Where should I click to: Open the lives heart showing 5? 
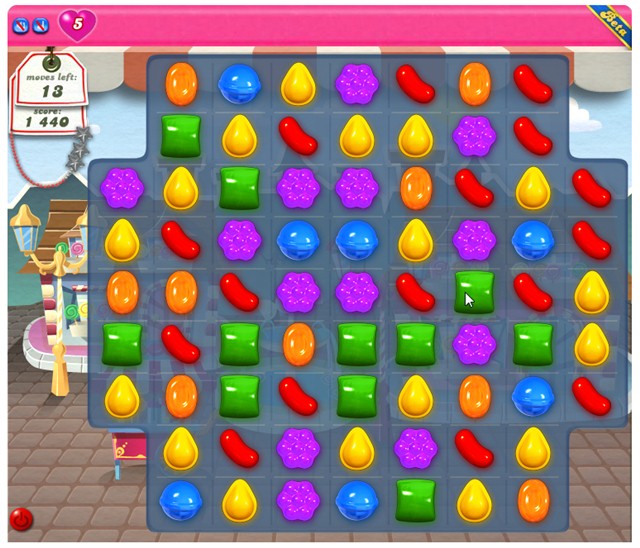click(77, 23)
